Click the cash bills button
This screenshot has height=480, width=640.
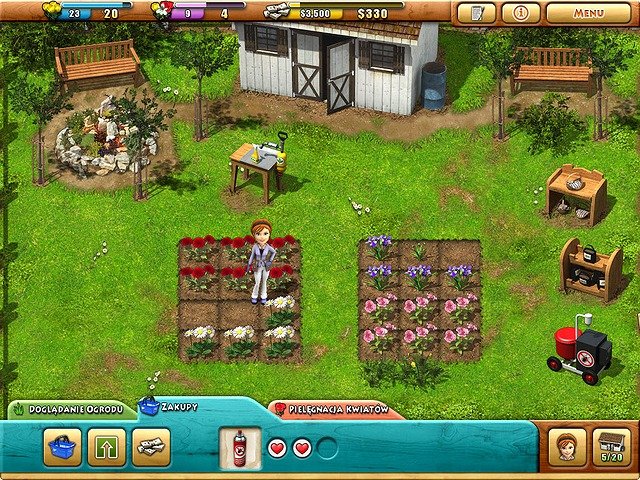coord(151,447)
